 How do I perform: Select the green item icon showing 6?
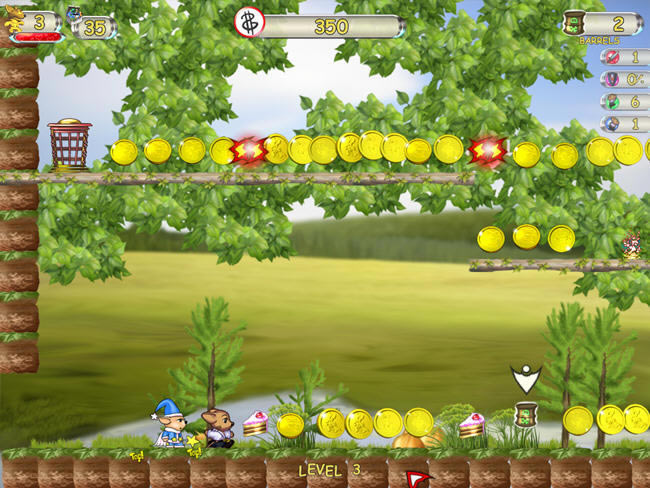click(x=610, y=102)
